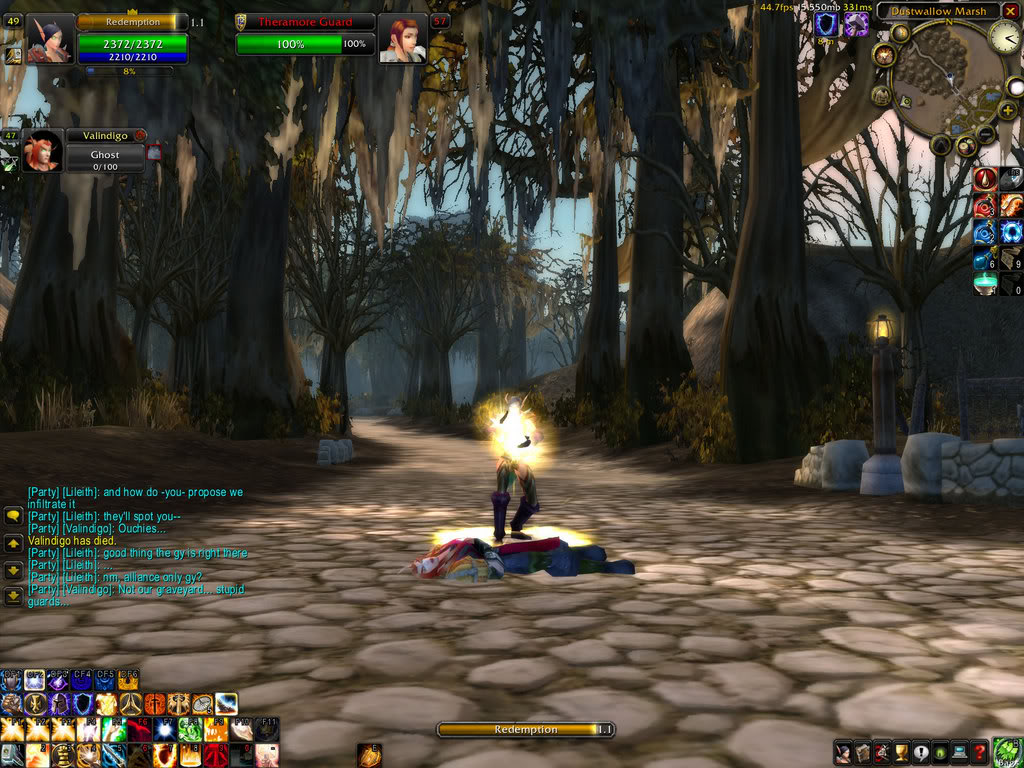Open the character info micro button
The width and height of the screenshot is (1024, 768).
tap(843, 753)
